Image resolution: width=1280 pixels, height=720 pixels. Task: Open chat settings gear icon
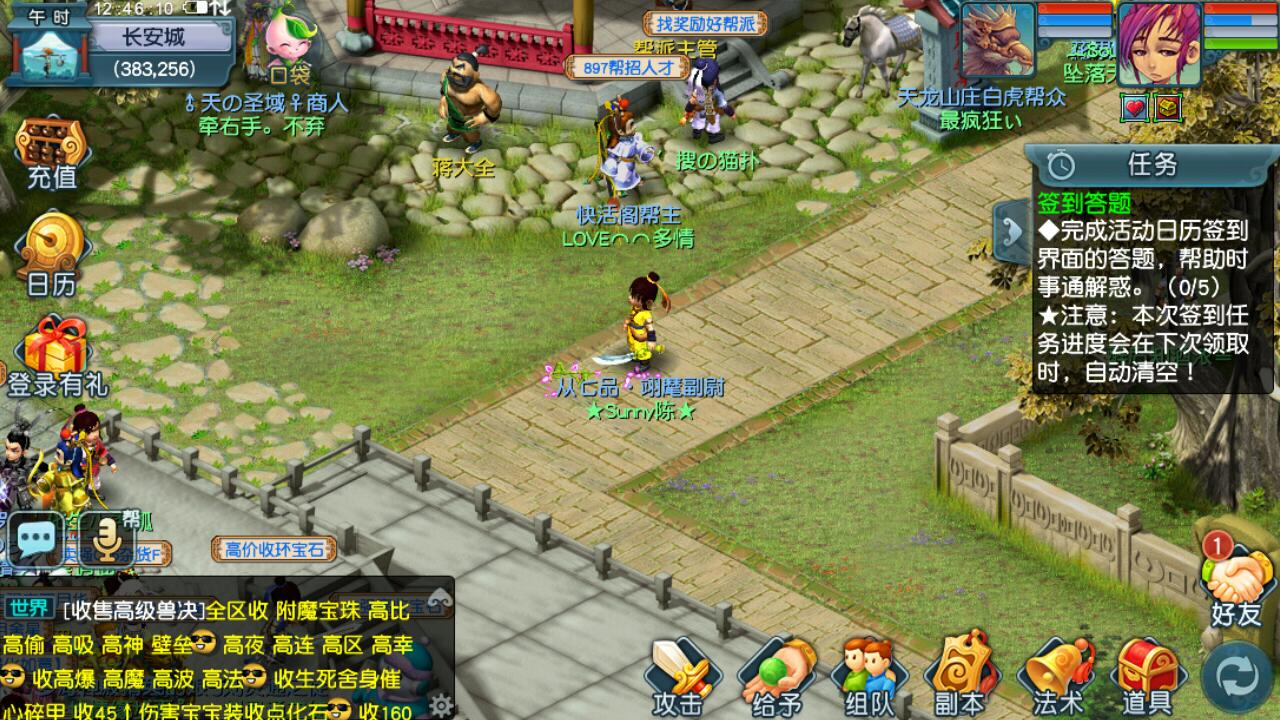(439, 703)
